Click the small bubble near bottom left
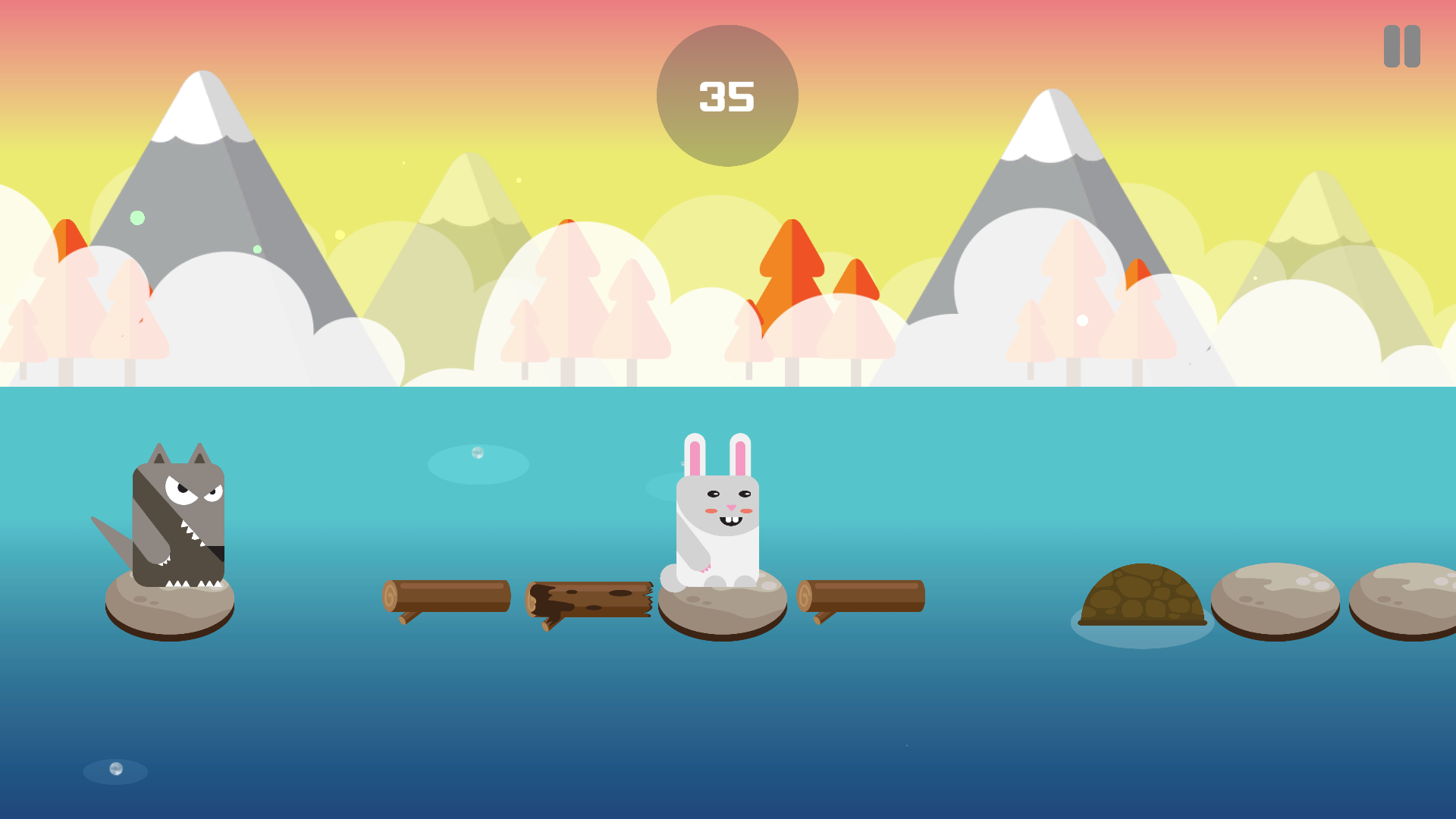The width and height of the screenshot is (1456, 819). click(115, 768)
